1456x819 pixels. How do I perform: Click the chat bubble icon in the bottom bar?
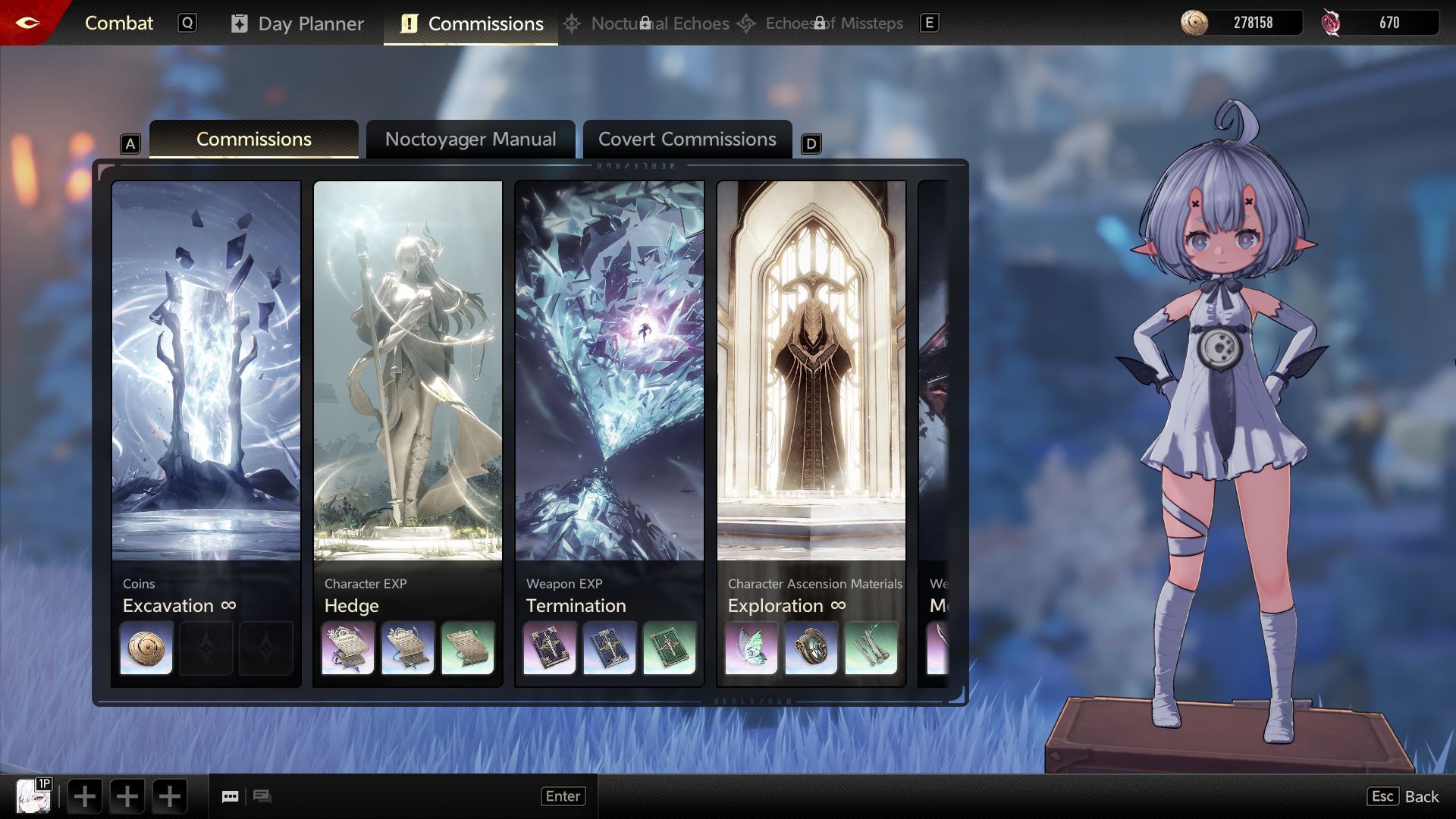coord(230,796)
